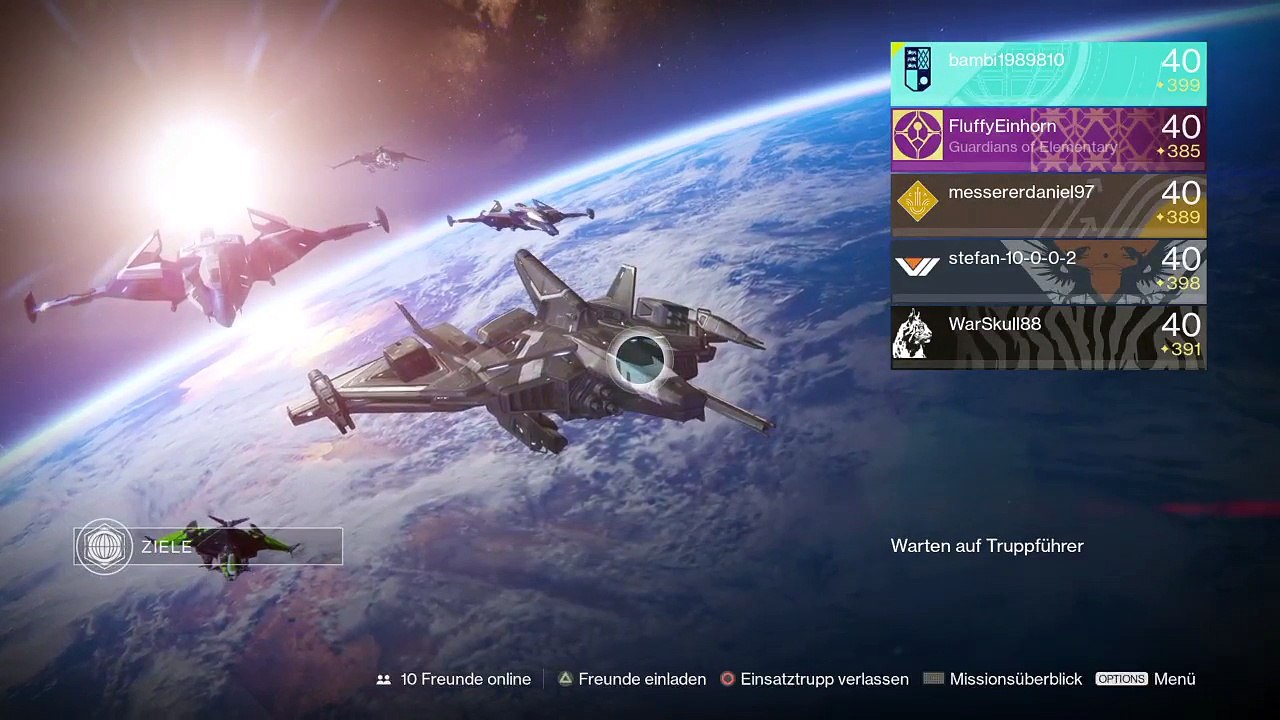Select Einsatztrupp verlassen
Screen dimensions: 1280x720
point(814,679)
